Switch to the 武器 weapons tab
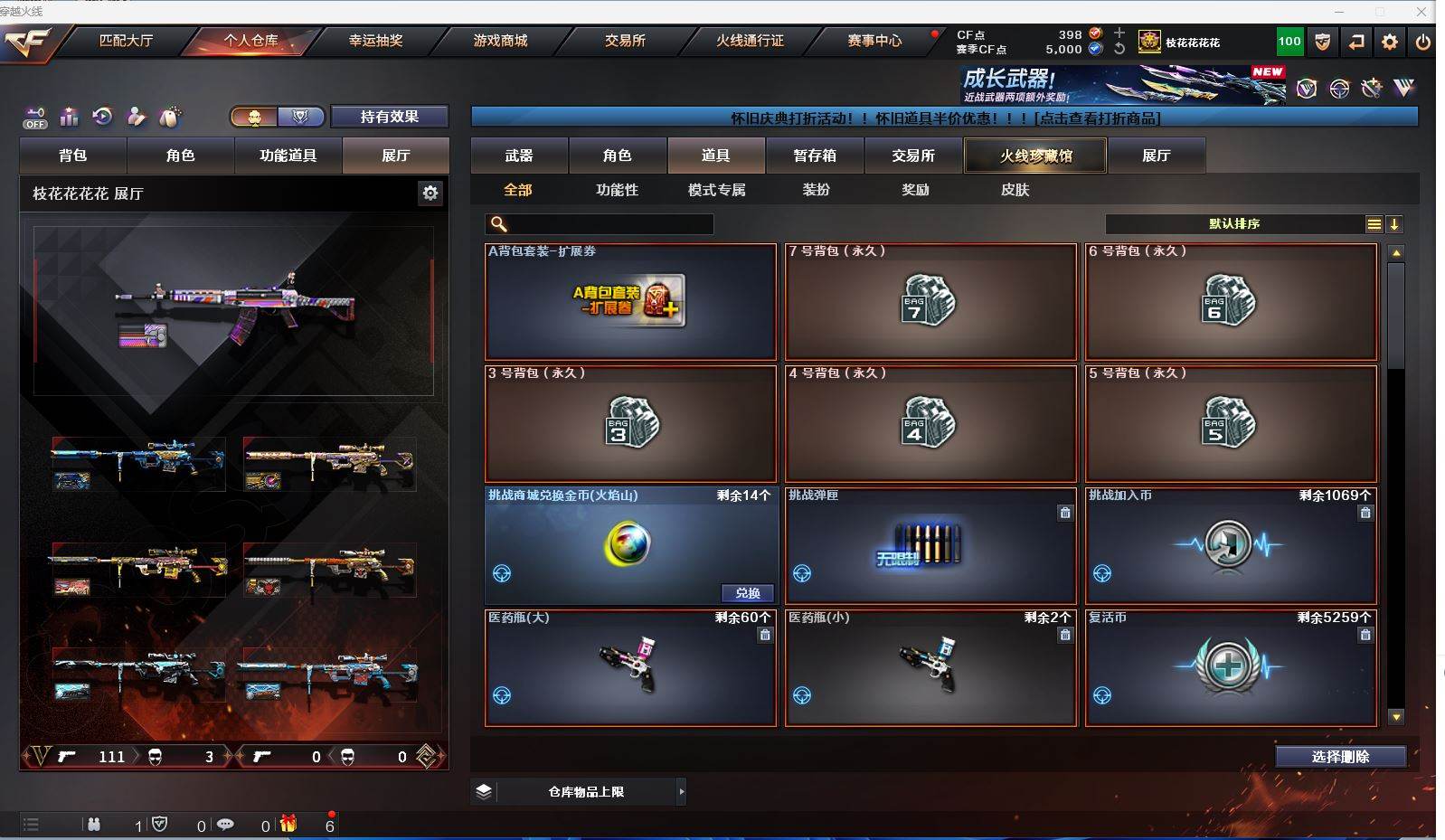The height and width of the screenshot is (840, 1445). pos(519,156)
